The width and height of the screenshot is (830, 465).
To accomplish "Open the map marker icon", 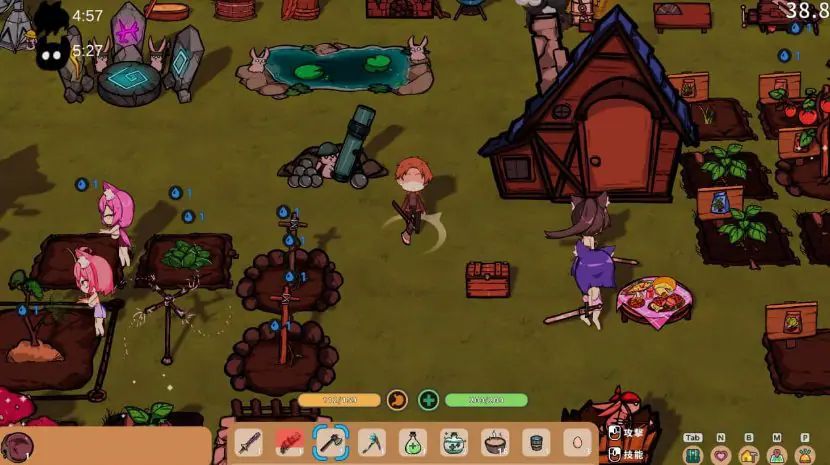I will [776, 455].
